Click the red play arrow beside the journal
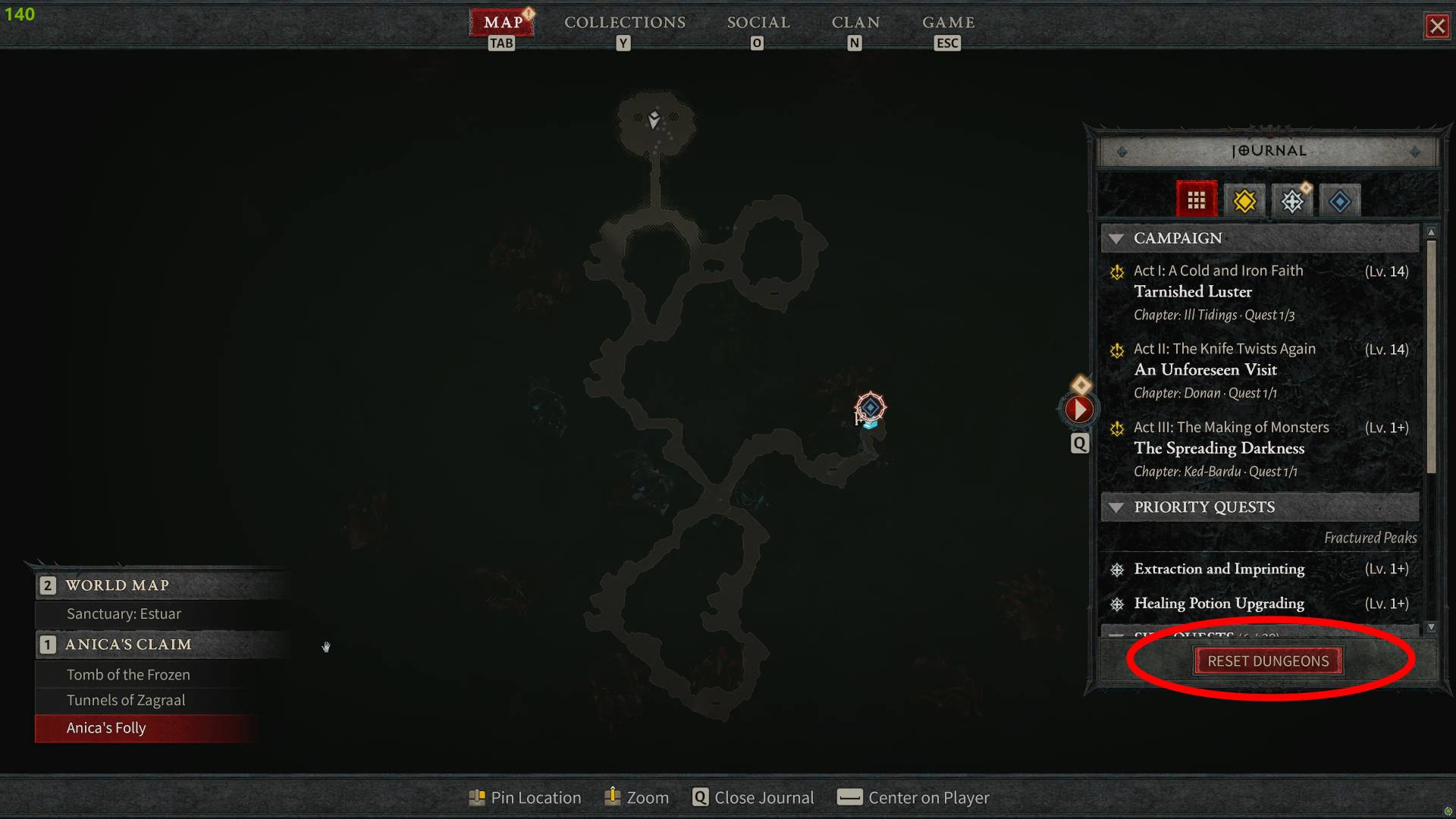1456x819 pixels. tap(1079, 409)
